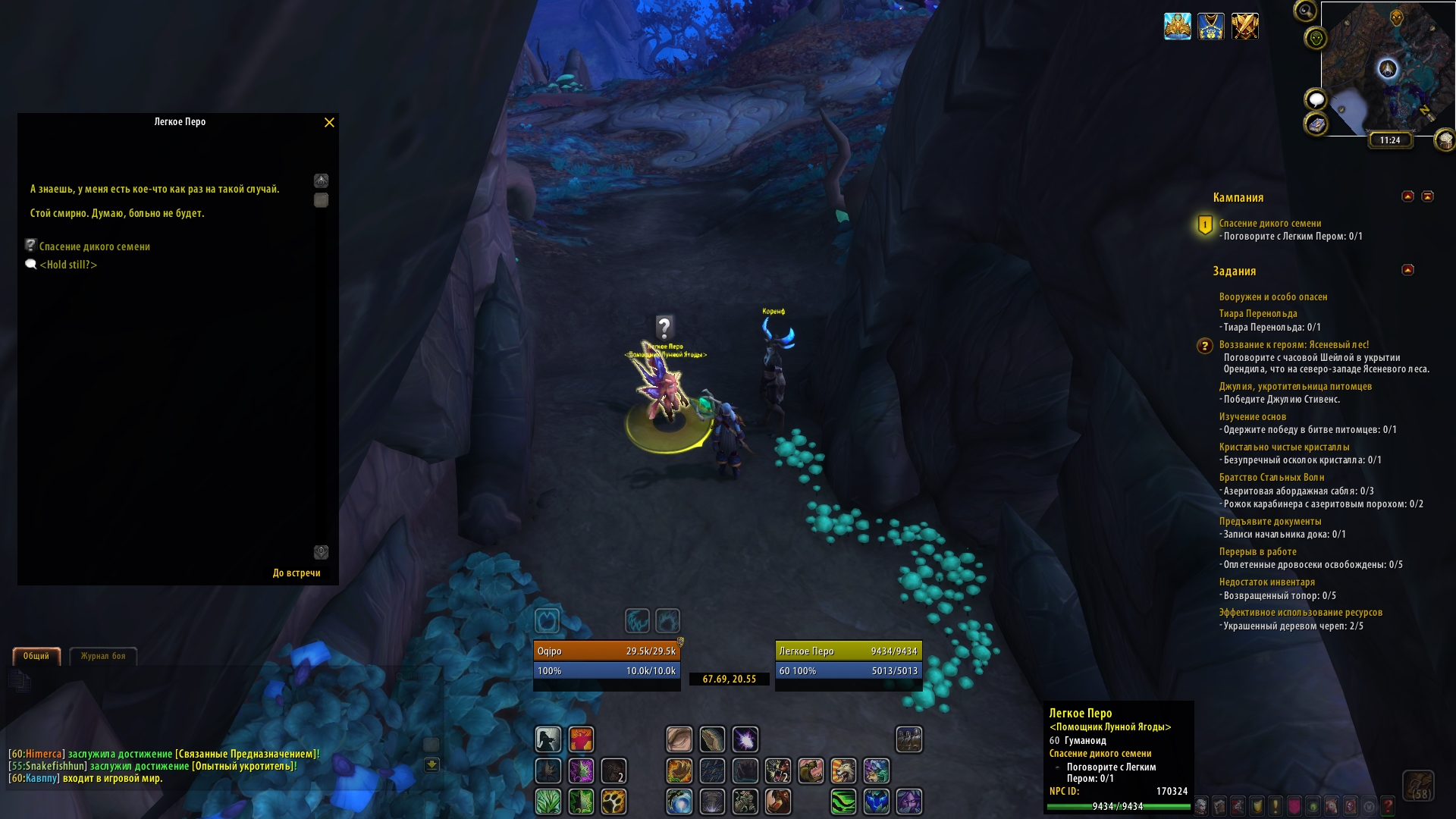Image resolution: width=1456 pixels, height=819 pixels.
Task: Click the golden crown buff icon
Action: [x=1178, y=27]
